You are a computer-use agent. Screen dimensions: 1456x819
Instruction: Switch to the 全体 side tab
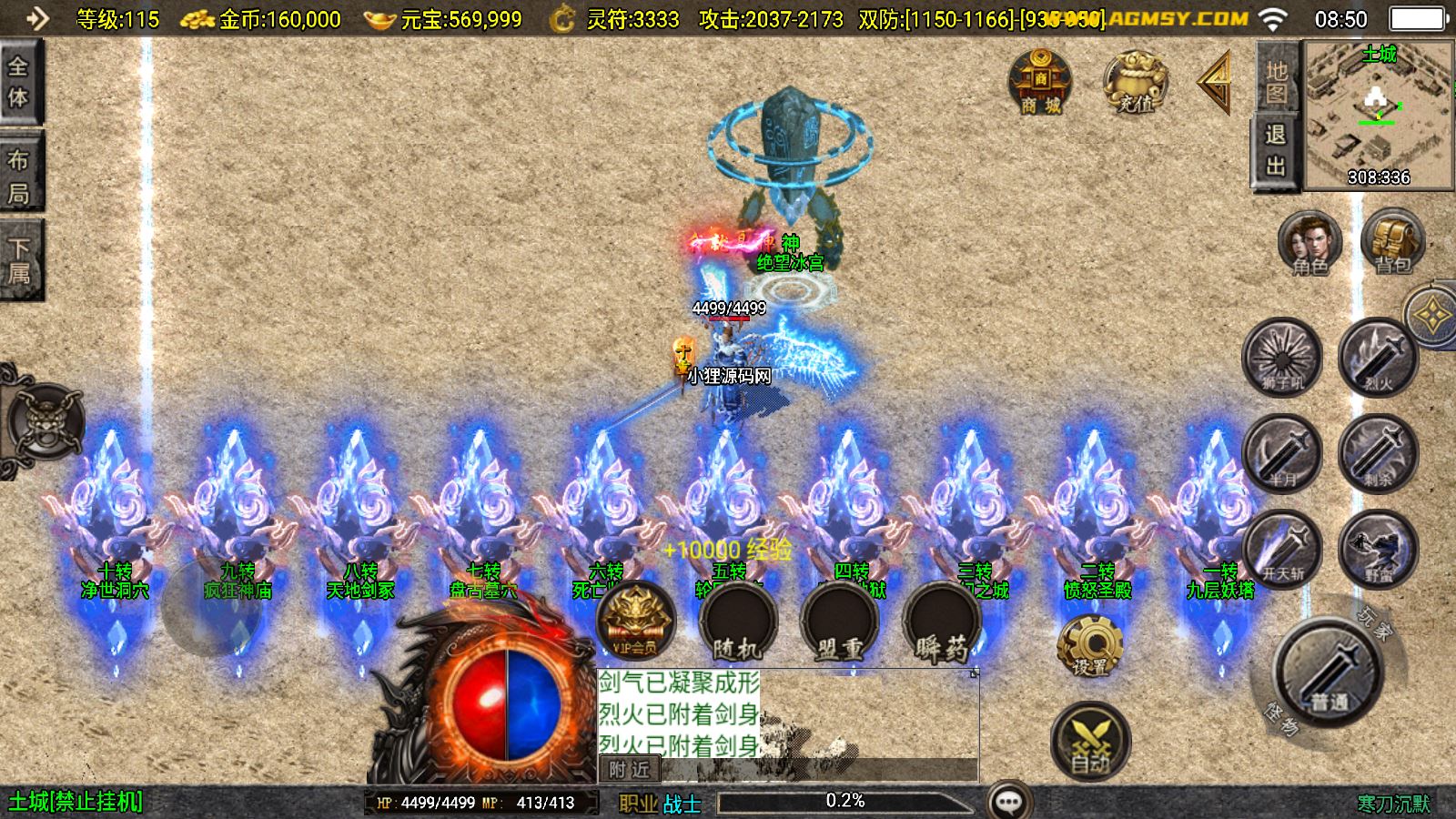click(x=19, y=83)
